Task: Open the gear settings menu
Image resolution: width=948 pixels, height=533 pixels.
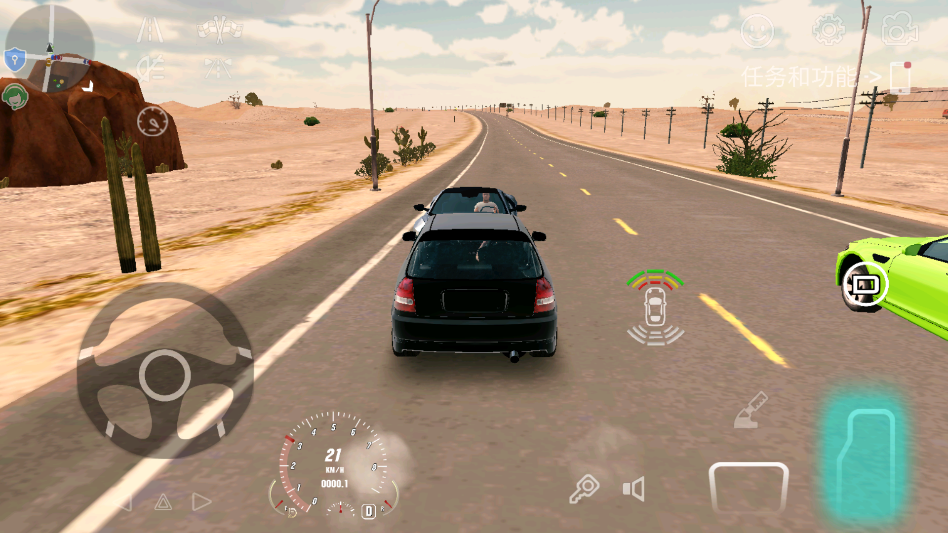Action: pos(828,30)
